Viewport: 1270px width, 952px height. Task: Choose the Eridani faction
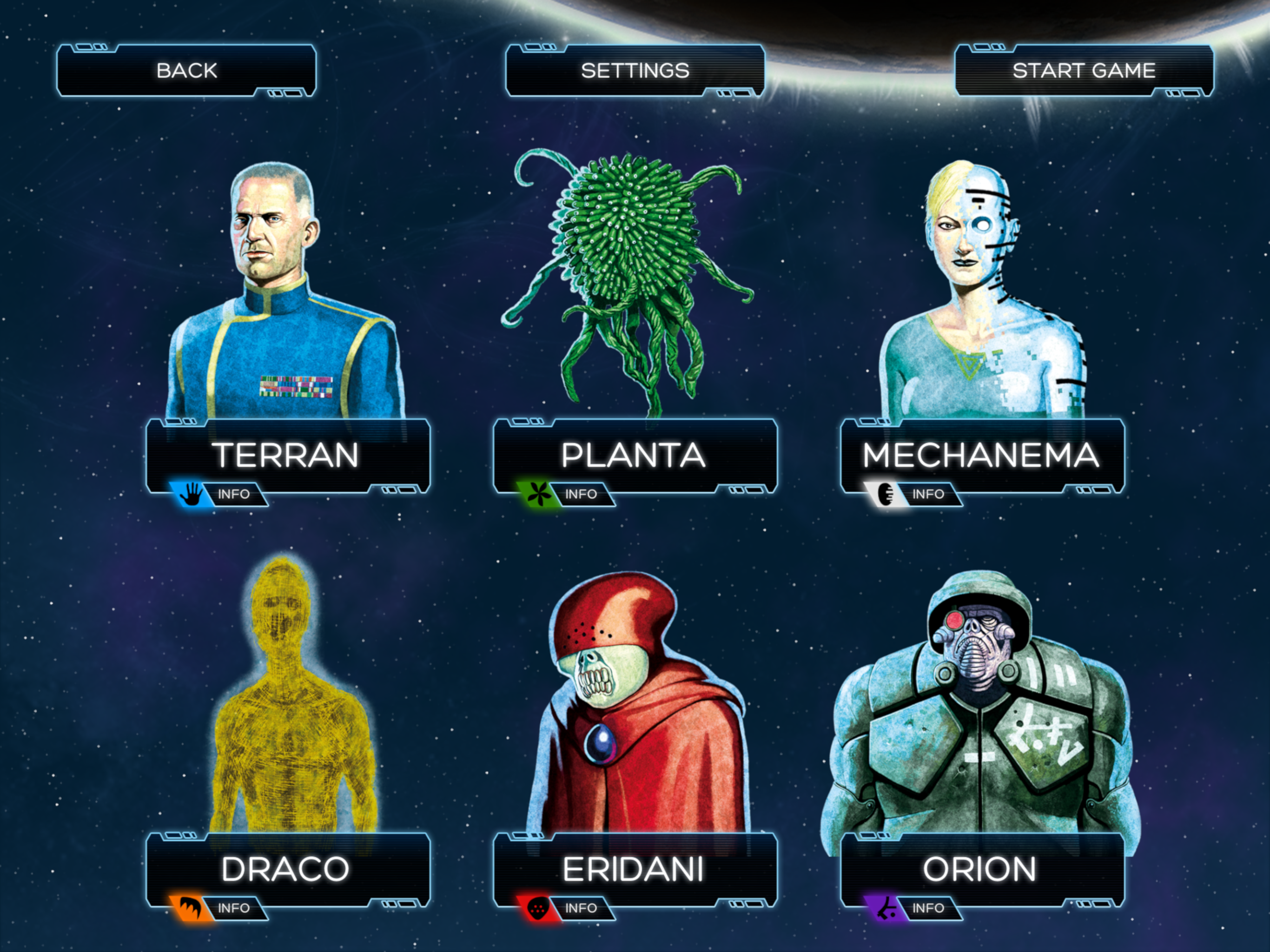point(634,868)
